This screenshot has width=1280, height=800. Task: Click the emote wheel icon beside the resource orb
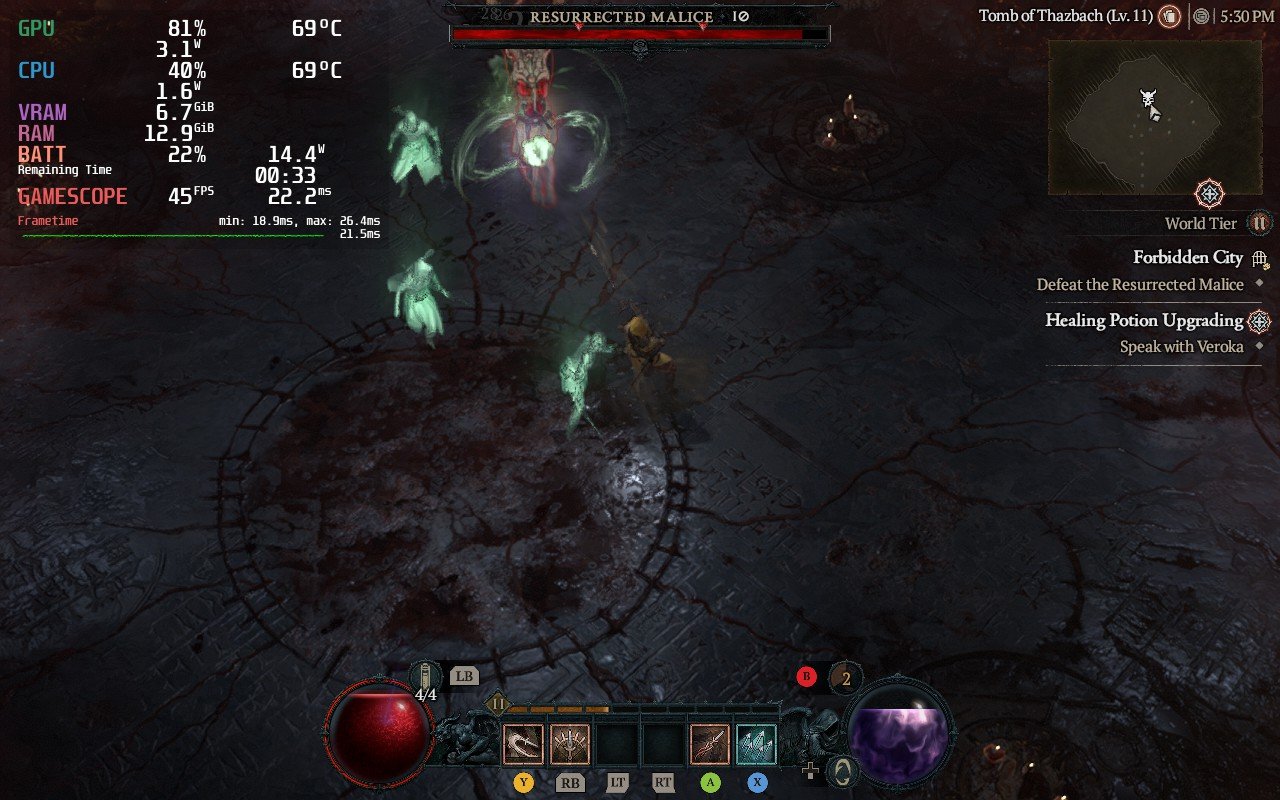click(x=842, y=771)
